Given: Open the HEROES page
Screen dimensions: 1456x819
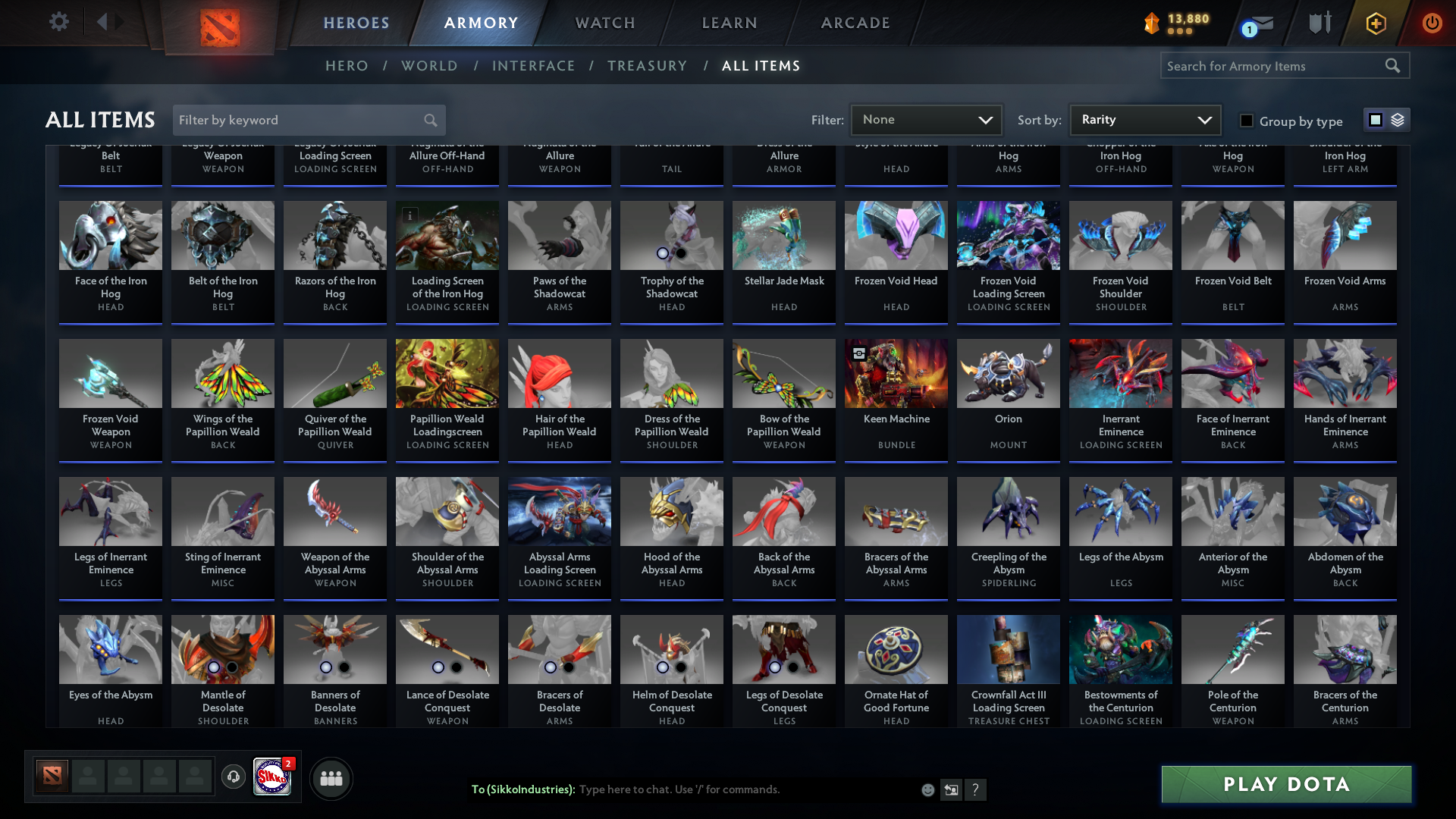Looking at the screenshot, I should (356, 23).
